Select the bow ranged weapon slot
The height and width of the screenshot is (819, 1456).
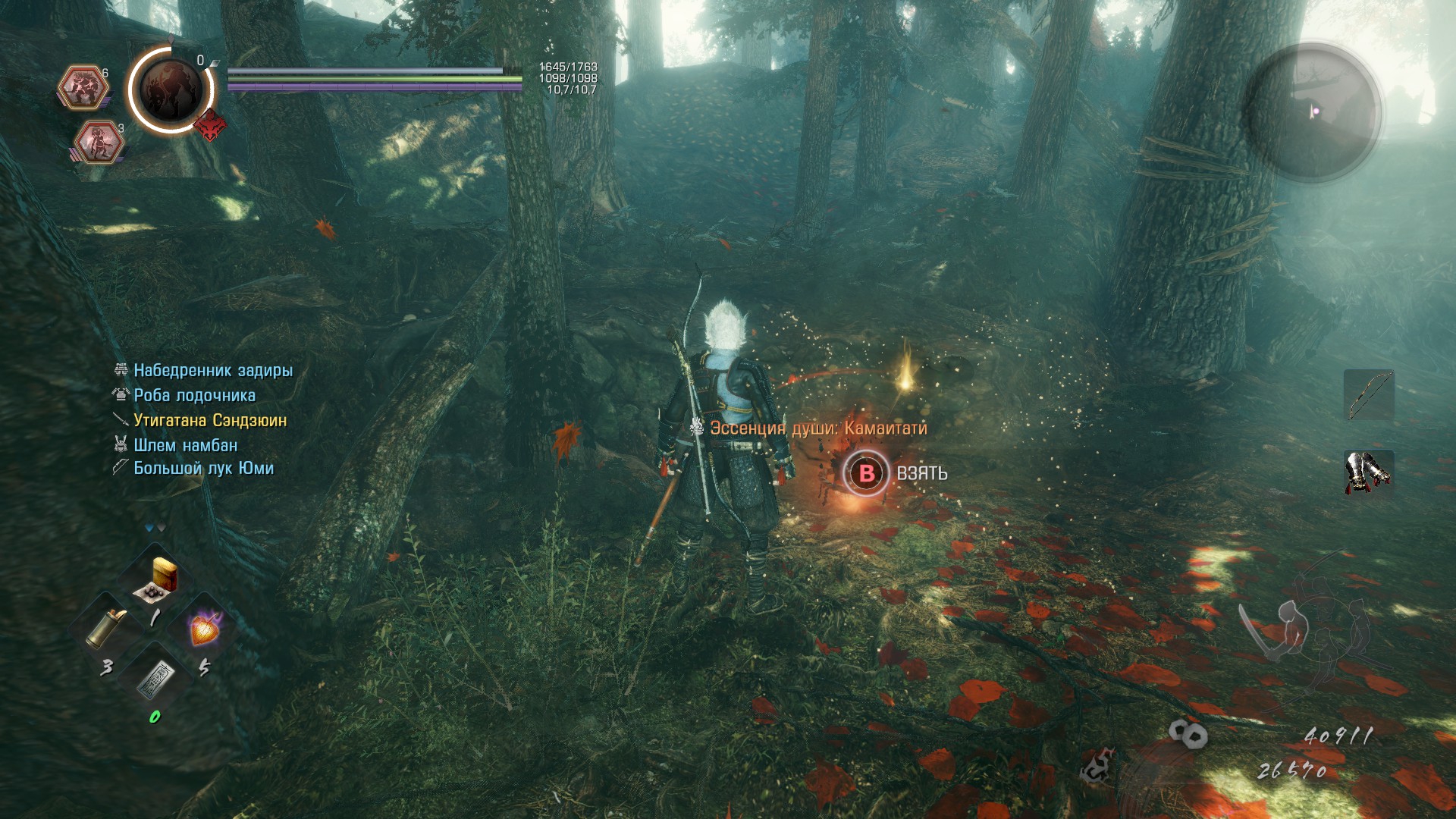click(1369, 395)
